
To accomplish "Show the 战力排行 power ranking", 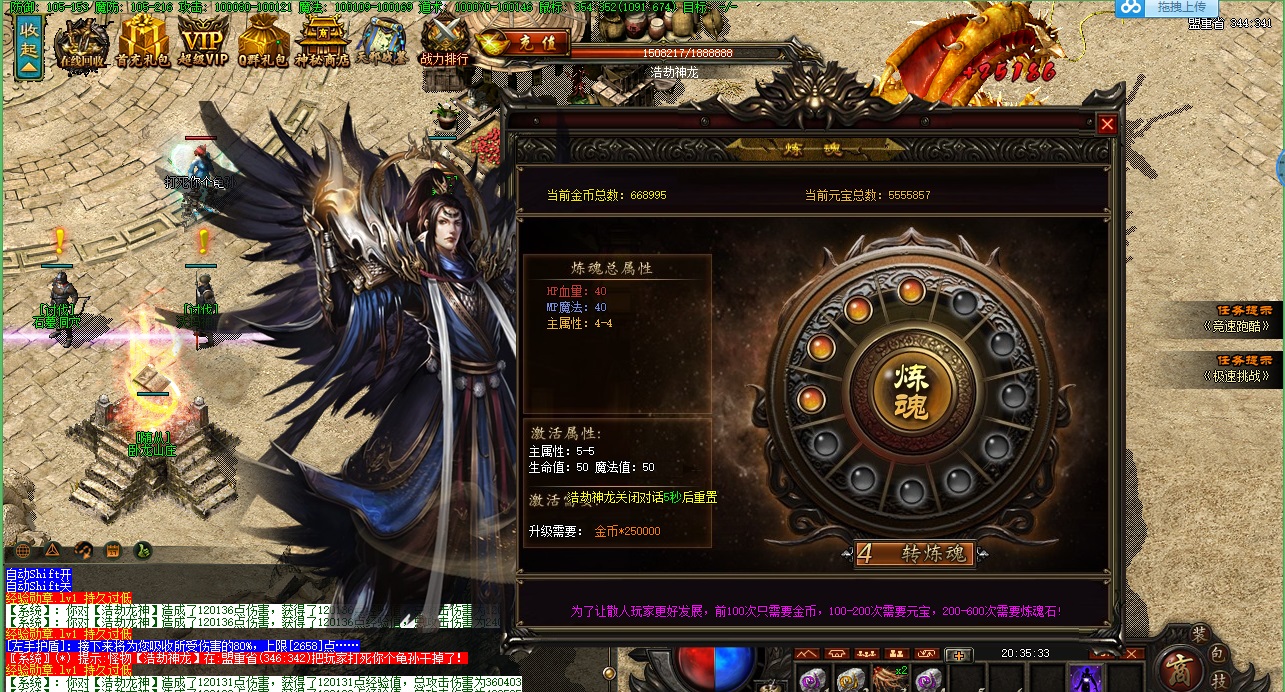I will [x=444, y=44].
